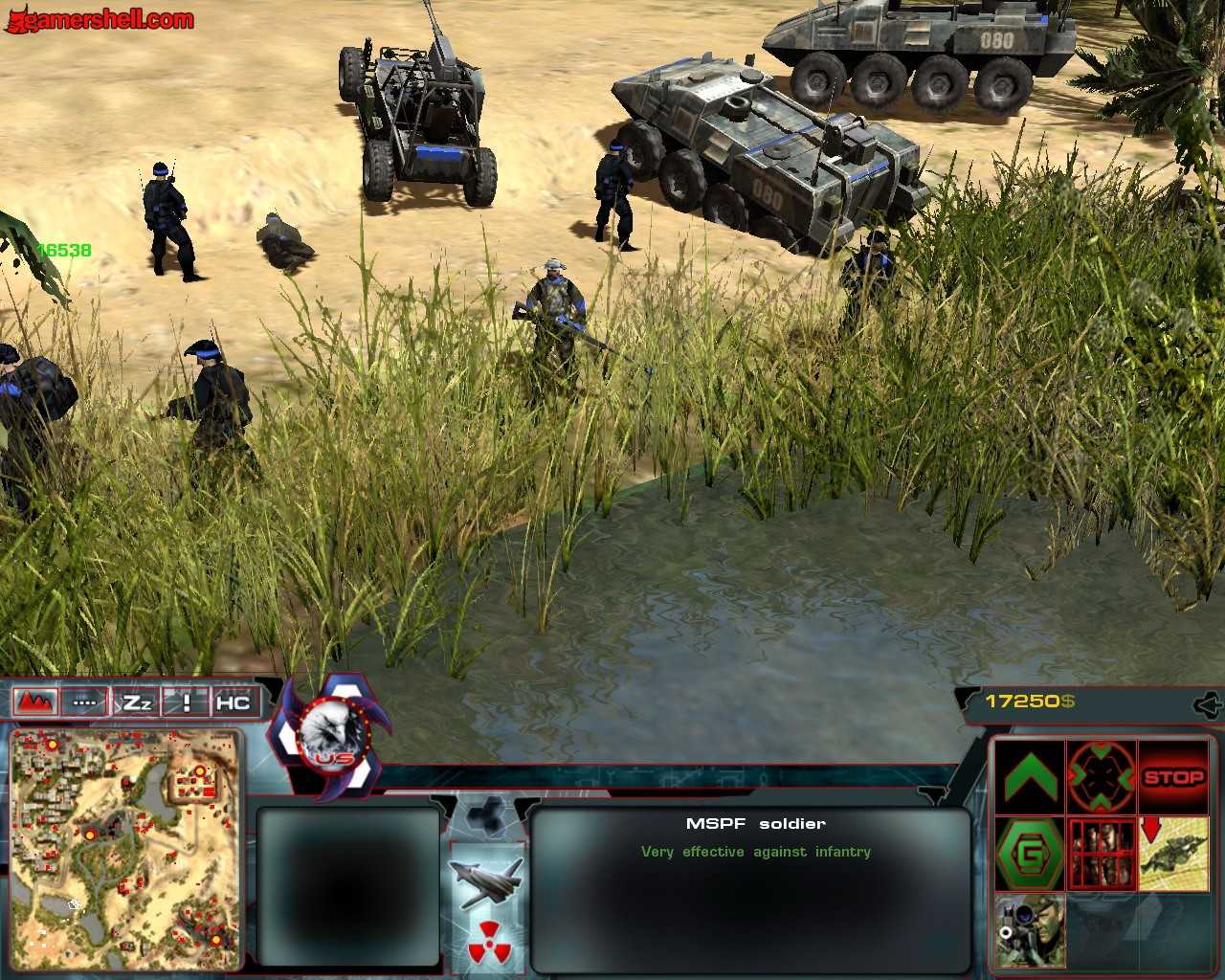Image resolution: width=1225 pixels, height=980 pixels.
Task: Toggle the dotted-line minimap display option
Action: point(85,702)
